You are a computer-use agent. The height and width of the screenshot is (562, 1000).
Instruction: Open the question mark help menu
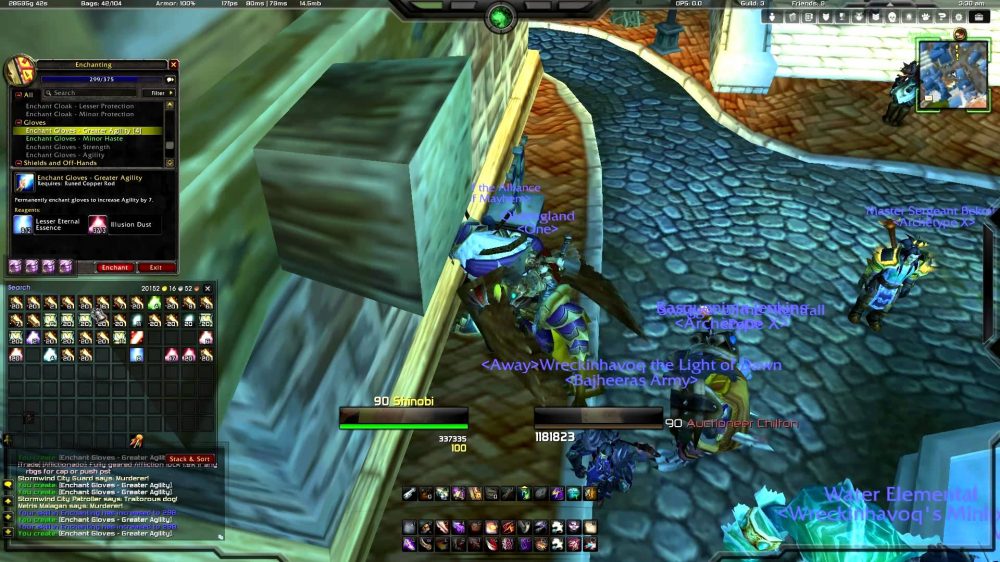click(x=942, y=17)
